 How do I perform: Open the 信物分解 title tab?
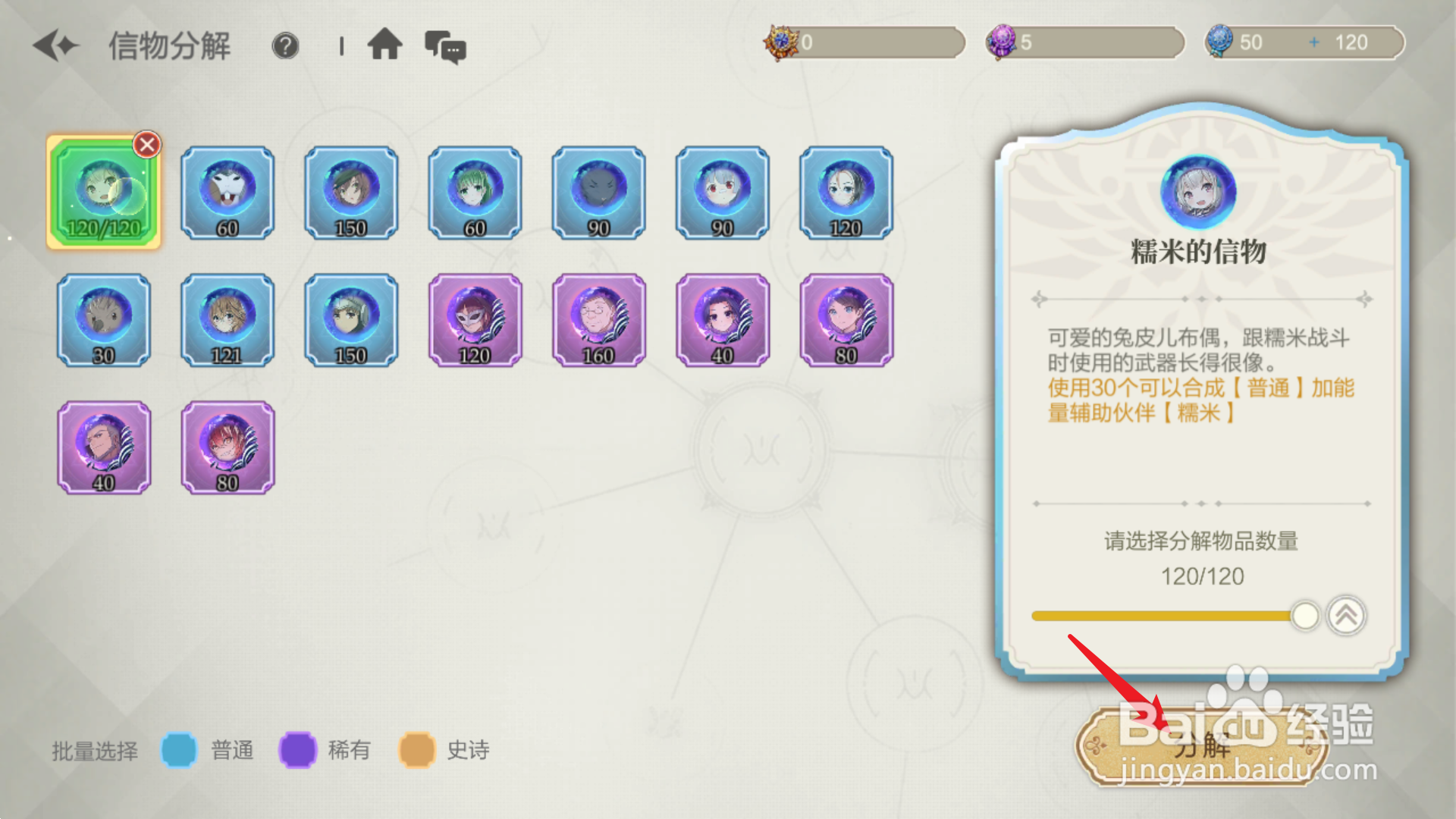(171, 45)
